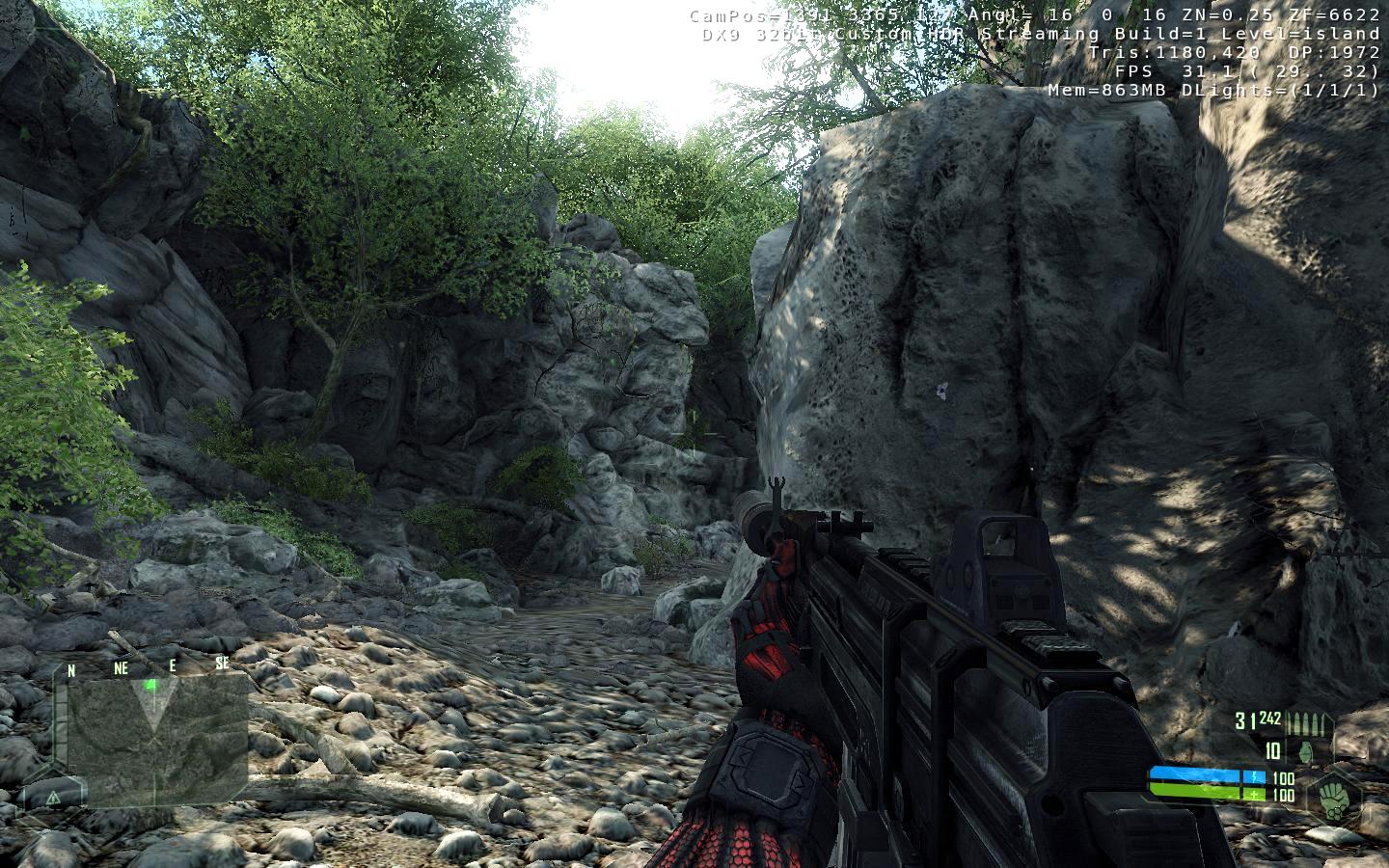The height and width of the screenshot is (868, 1389).
Task: Click the warning triangle on the minimap frame
Action: (55, 798)
